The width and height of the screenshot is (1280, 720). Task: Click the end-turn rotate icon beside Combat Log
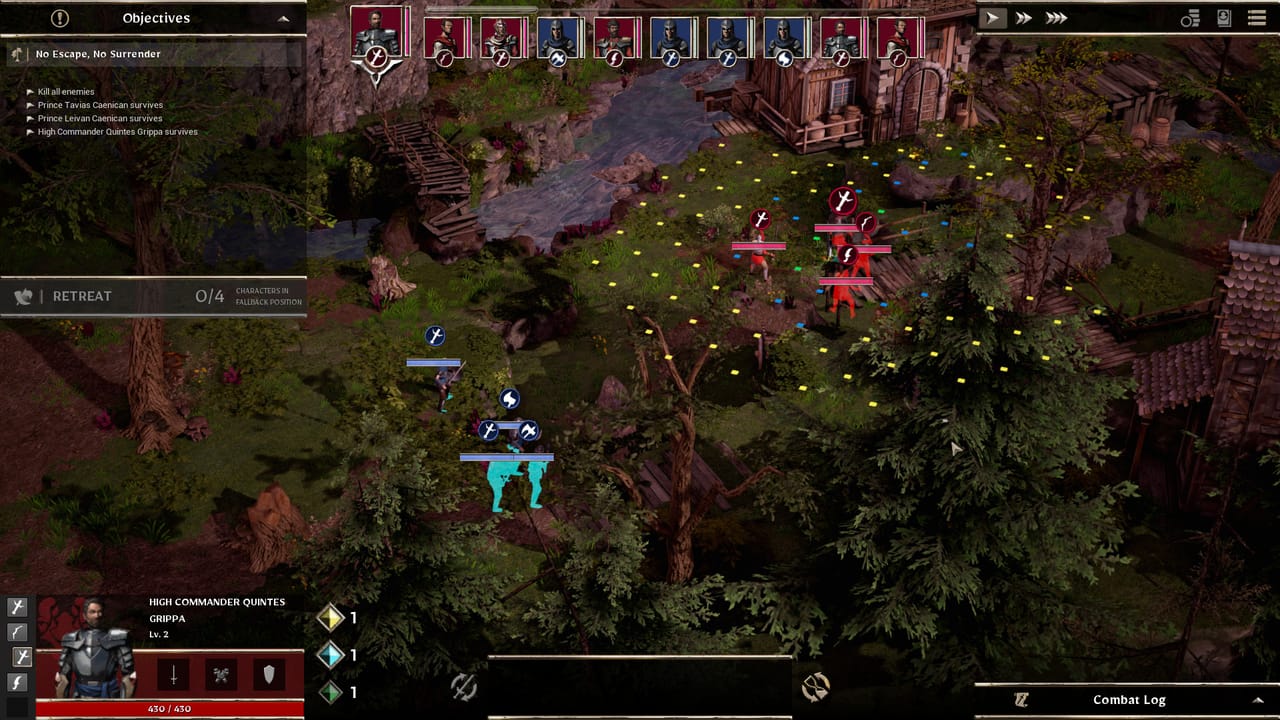coord(814,686)
